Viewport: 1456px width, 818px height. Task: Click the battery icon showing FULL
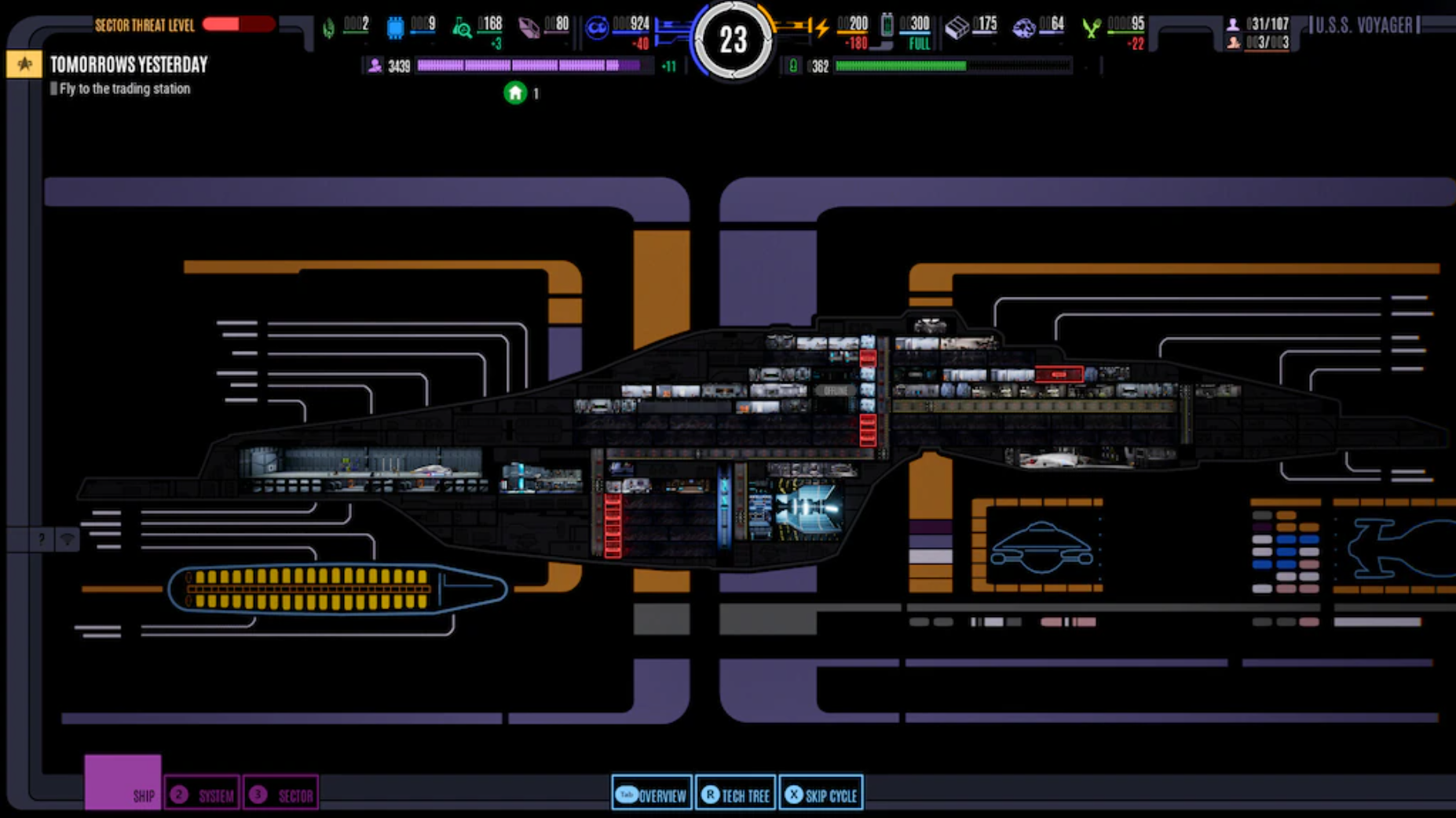888,24
